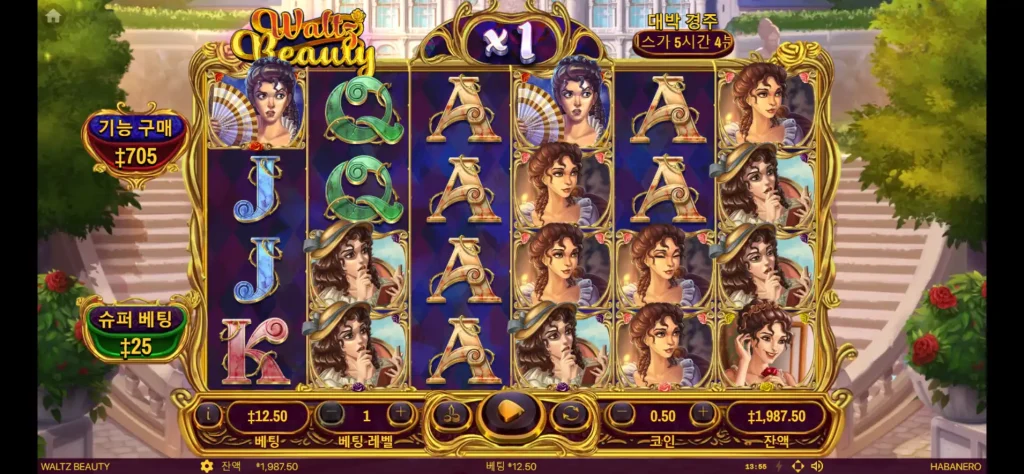Open the paytable info button
Viewport: 1024px width, 474px height.
(x=209, y=414)
